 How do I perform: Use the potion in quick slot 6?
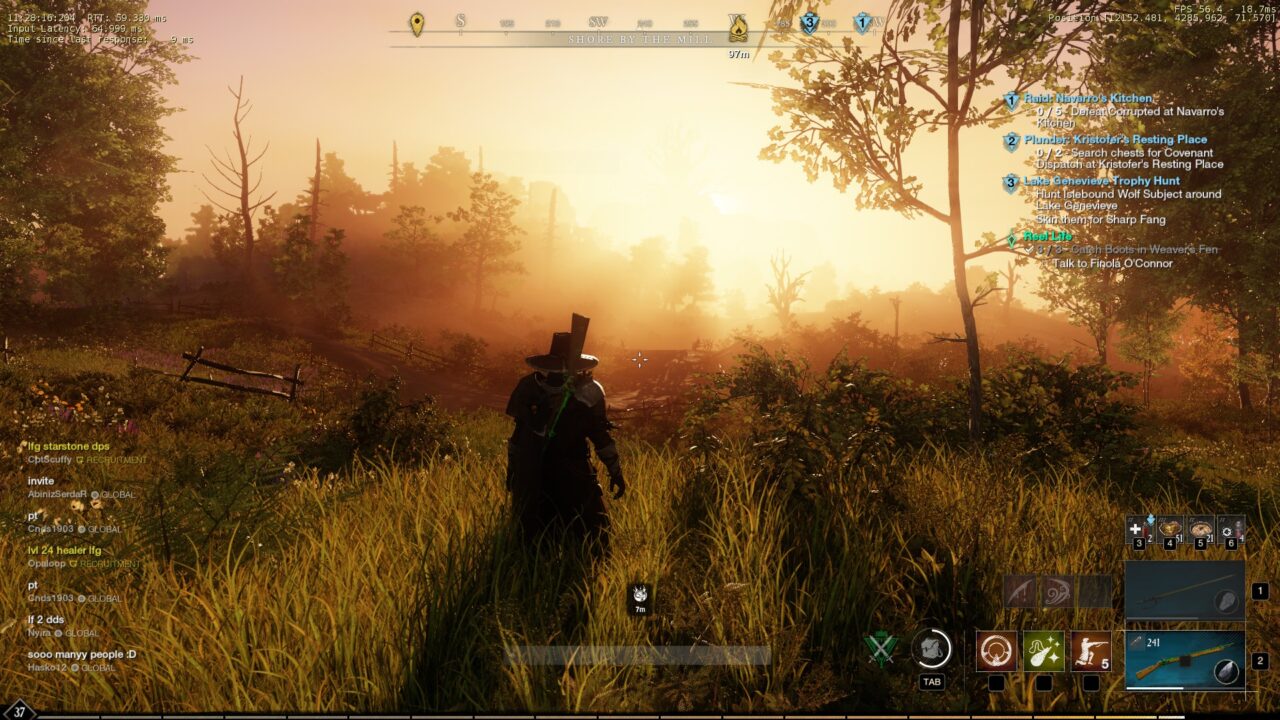pos(1231,529)
